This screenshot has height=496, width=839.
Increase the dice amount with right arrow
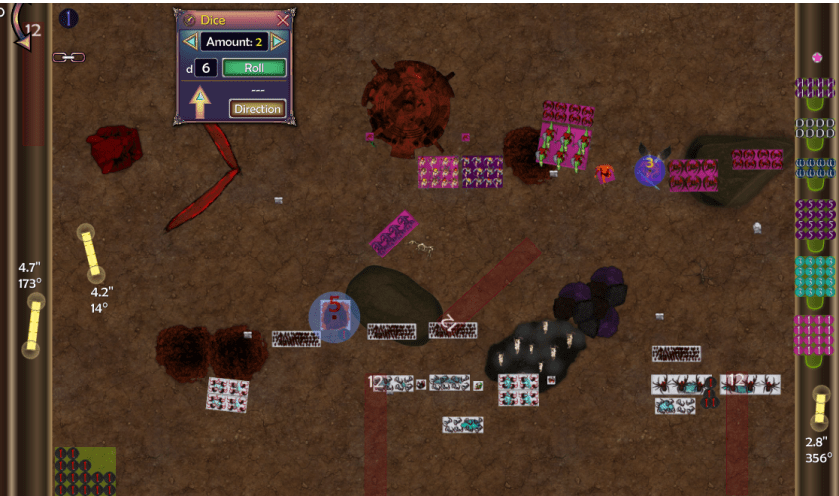coord(279,42)
